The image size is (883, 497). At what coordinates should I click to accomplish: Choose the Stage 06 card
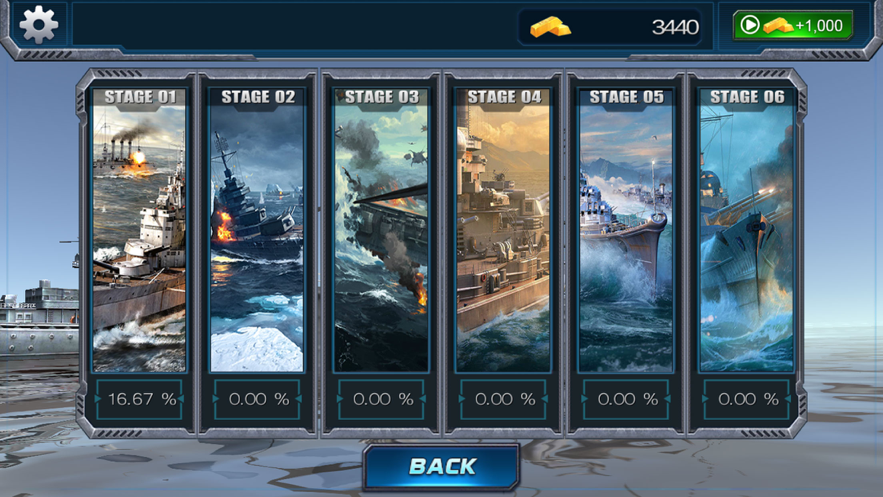pyautogui.click(x=747, y=240)
